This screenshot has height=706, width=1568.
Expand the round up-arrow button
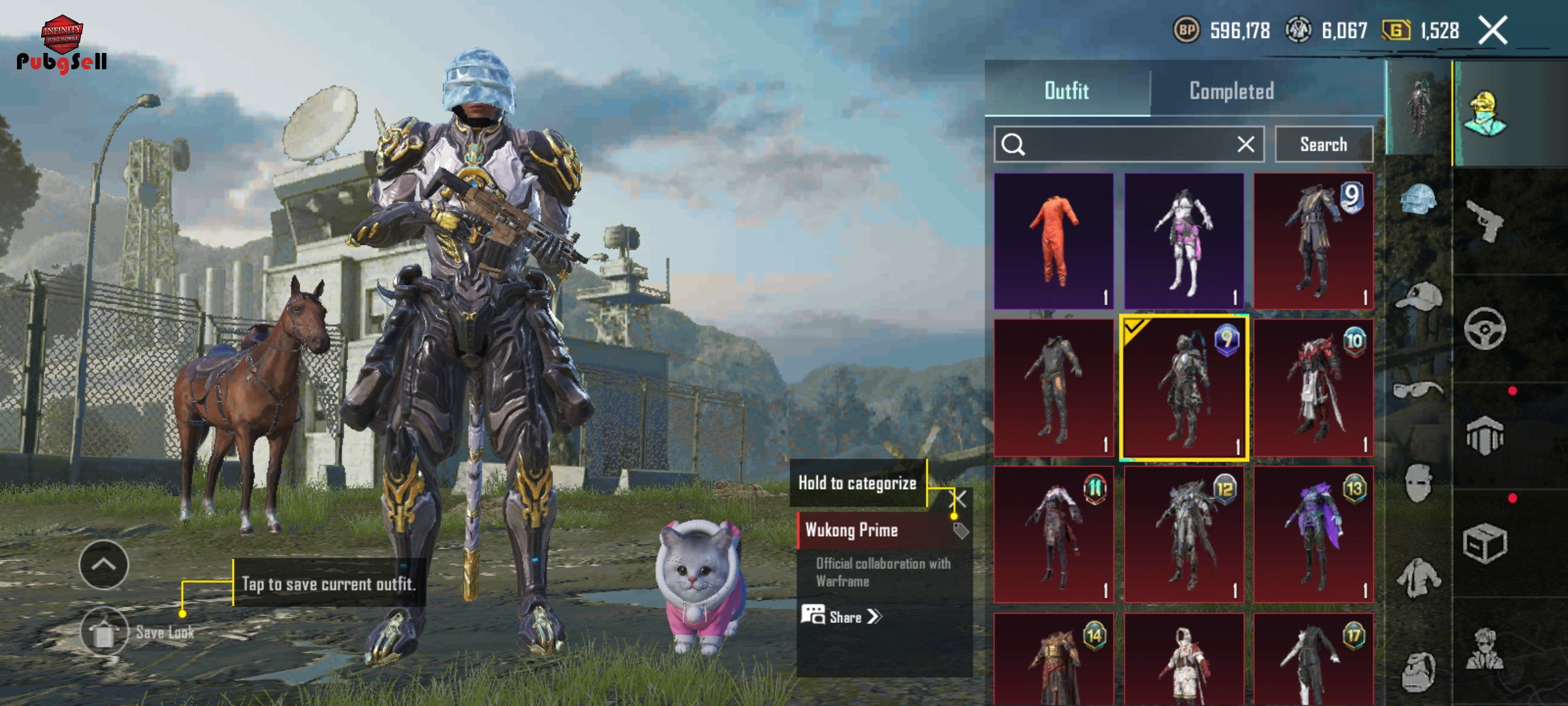(x=104, y=565)
